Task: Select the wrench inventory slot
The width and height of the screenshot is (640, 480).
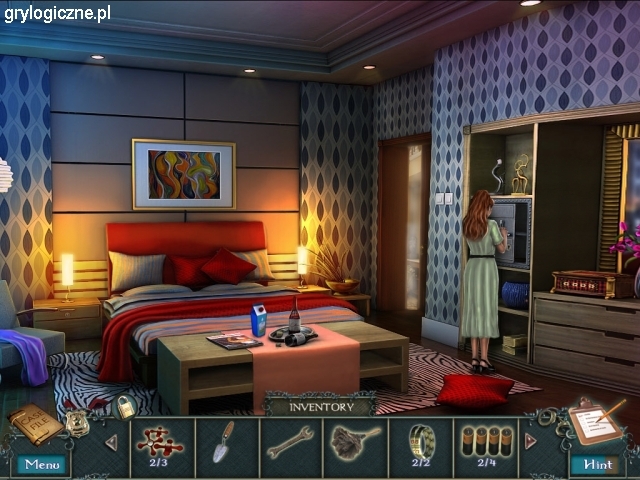Action: coord(290,442)
